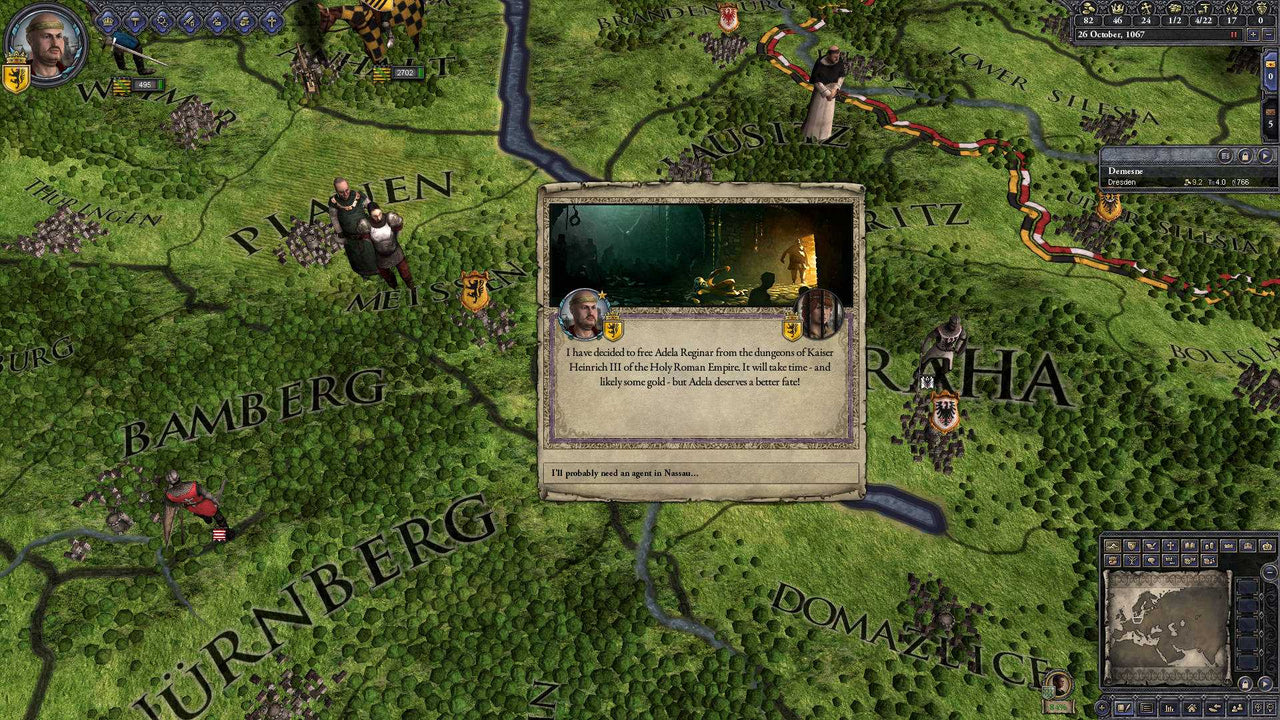Click the go-to-capital home icon in bottom toolbar
The image size is (1280, 720).
pos(1191,708)
